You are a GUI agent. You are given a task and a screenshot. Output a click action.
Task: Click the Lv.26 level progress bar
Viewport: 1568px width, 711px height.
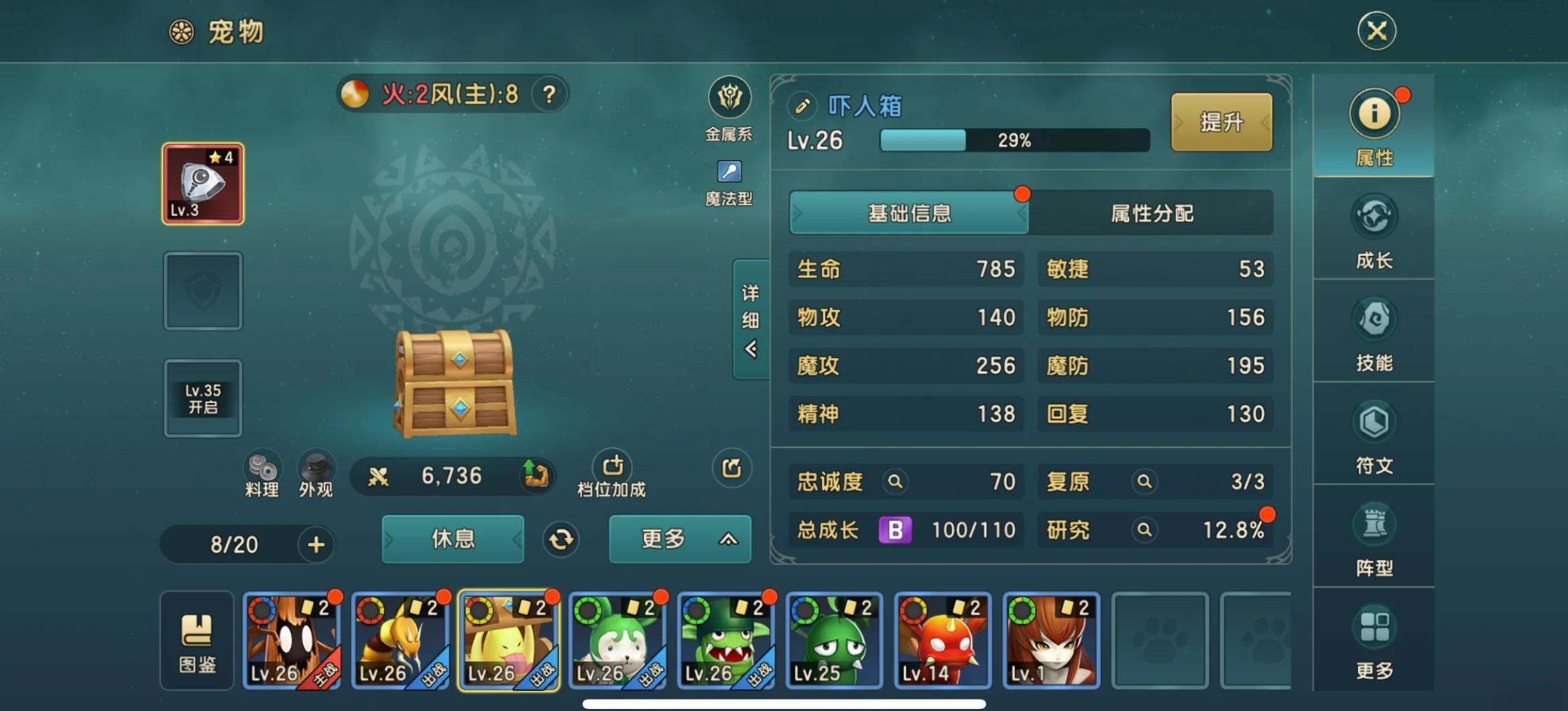pyautogui.click(x=1012, y=140)
